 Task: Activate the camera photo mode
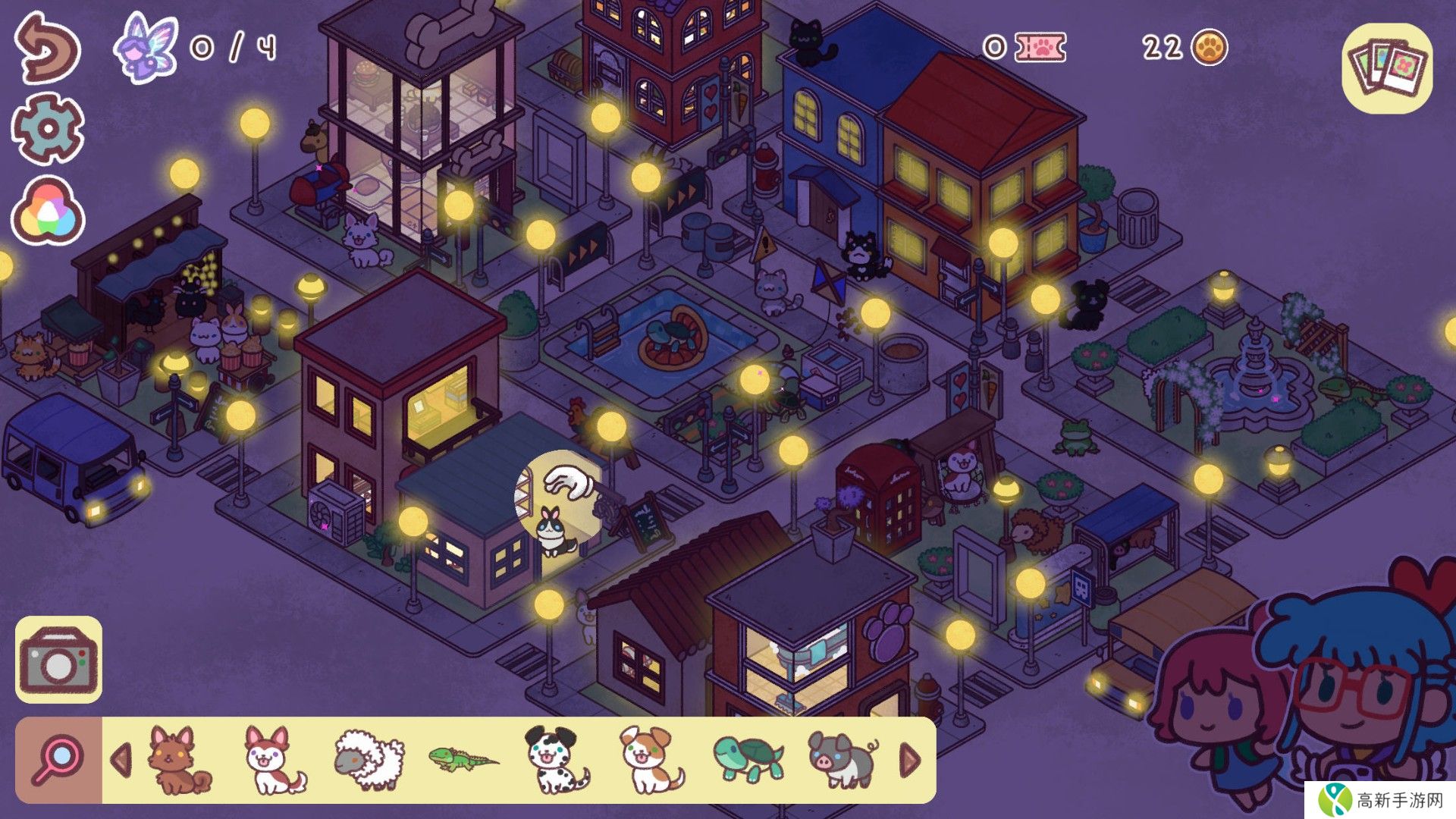(x=58, y=660)
